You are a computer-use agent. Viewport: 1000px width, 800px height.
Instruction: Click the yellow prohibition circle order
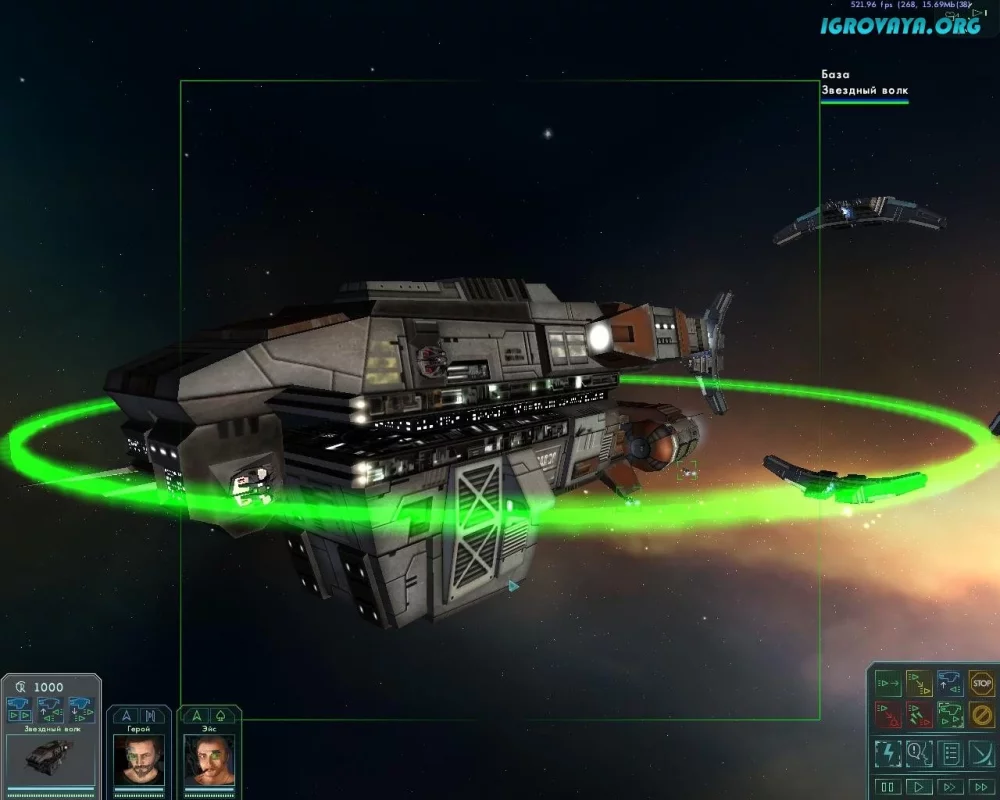tap(981, 715)
